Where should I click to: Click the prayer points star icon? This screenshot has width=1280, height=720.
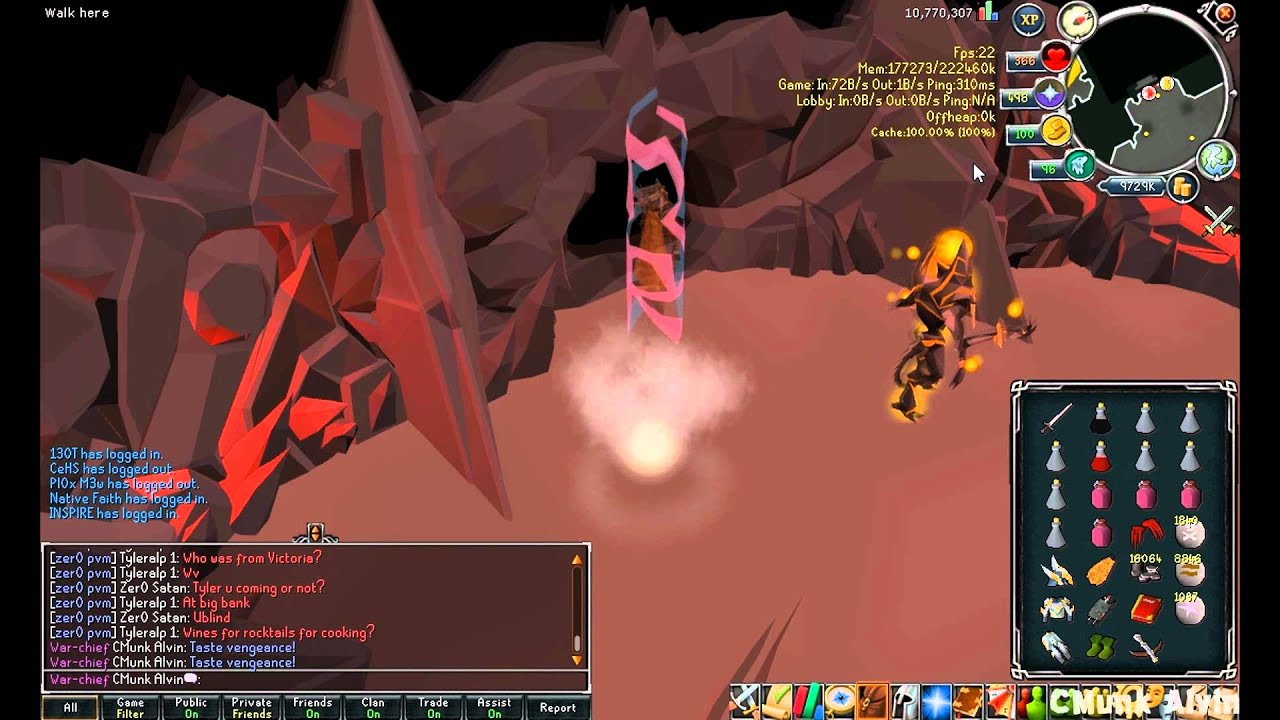point(1050,96)
